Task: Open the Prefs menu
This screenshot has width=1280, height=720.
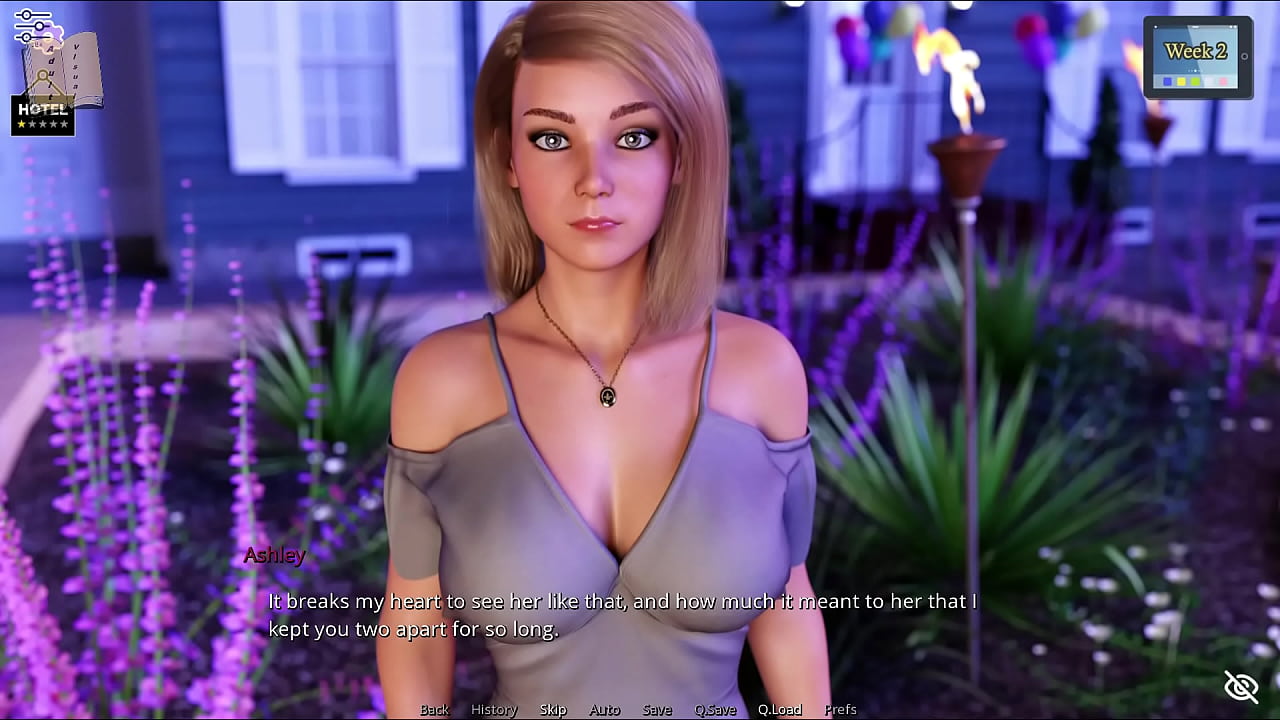Action: 840,709
